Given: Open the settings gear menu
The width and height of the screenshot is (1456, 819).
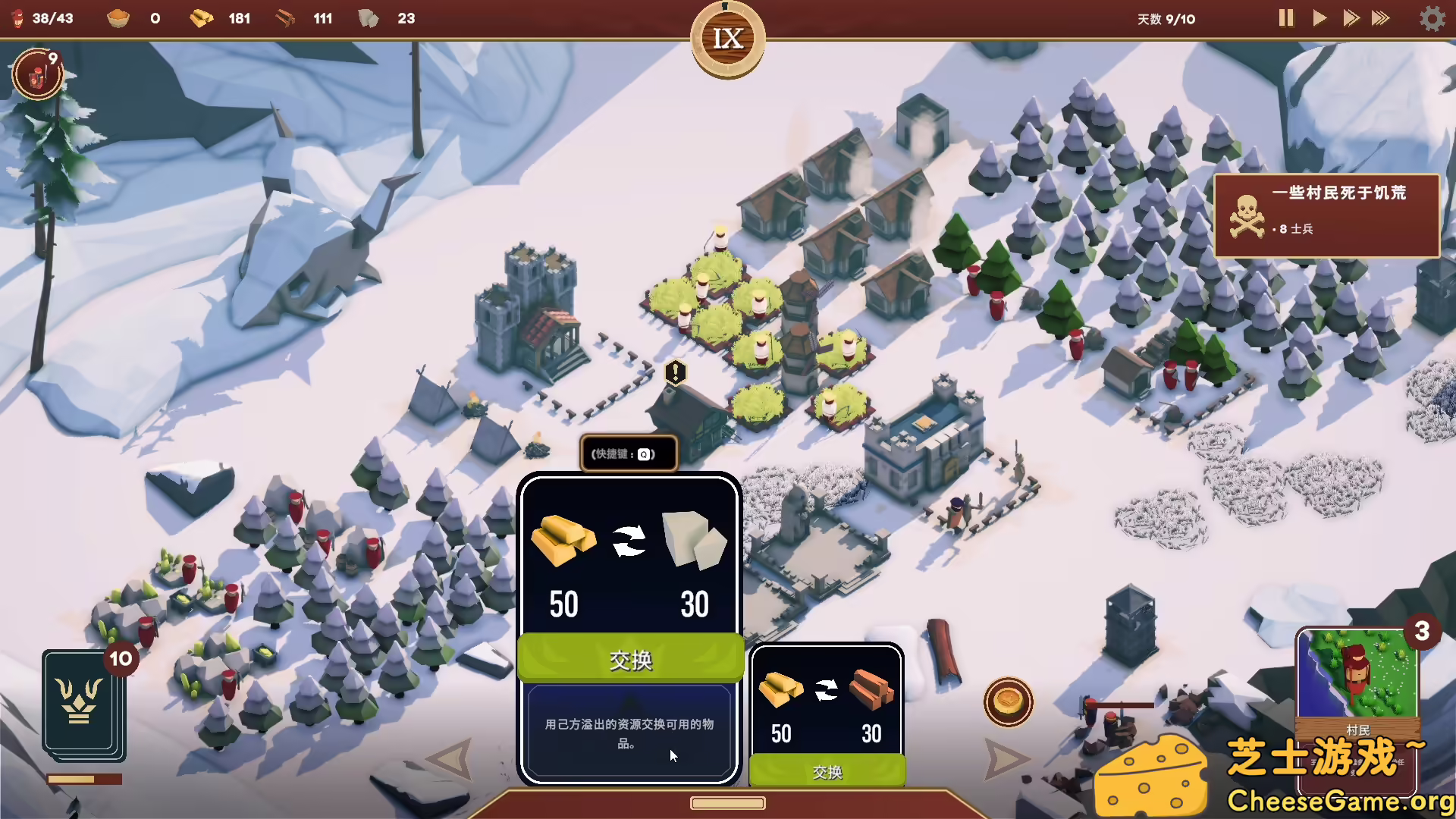Looking at the screenshot, I should coord(1432,18).
